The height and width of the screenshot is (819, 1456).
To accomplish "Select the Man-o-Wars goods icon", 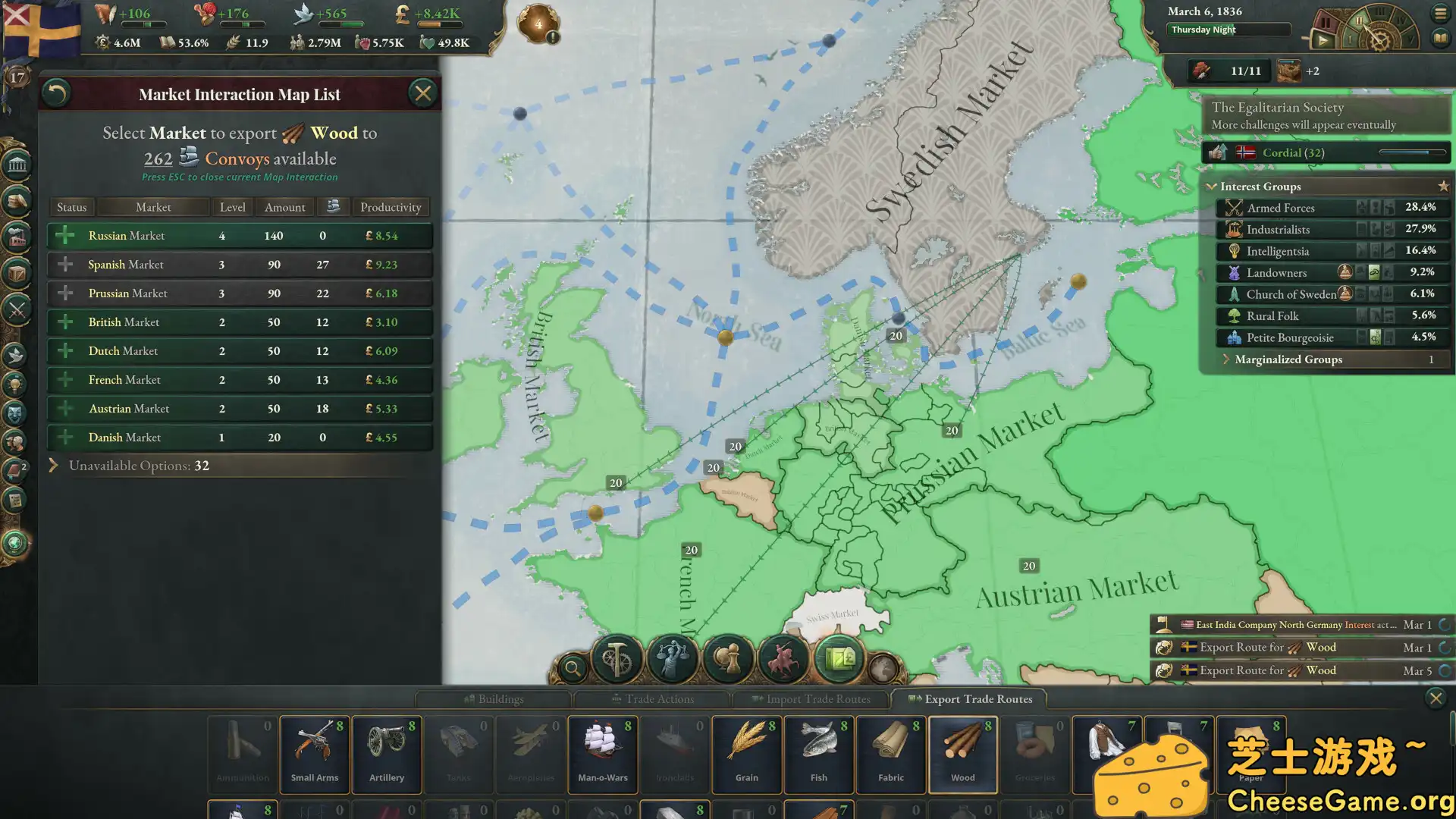I will (x=602, y=751).
